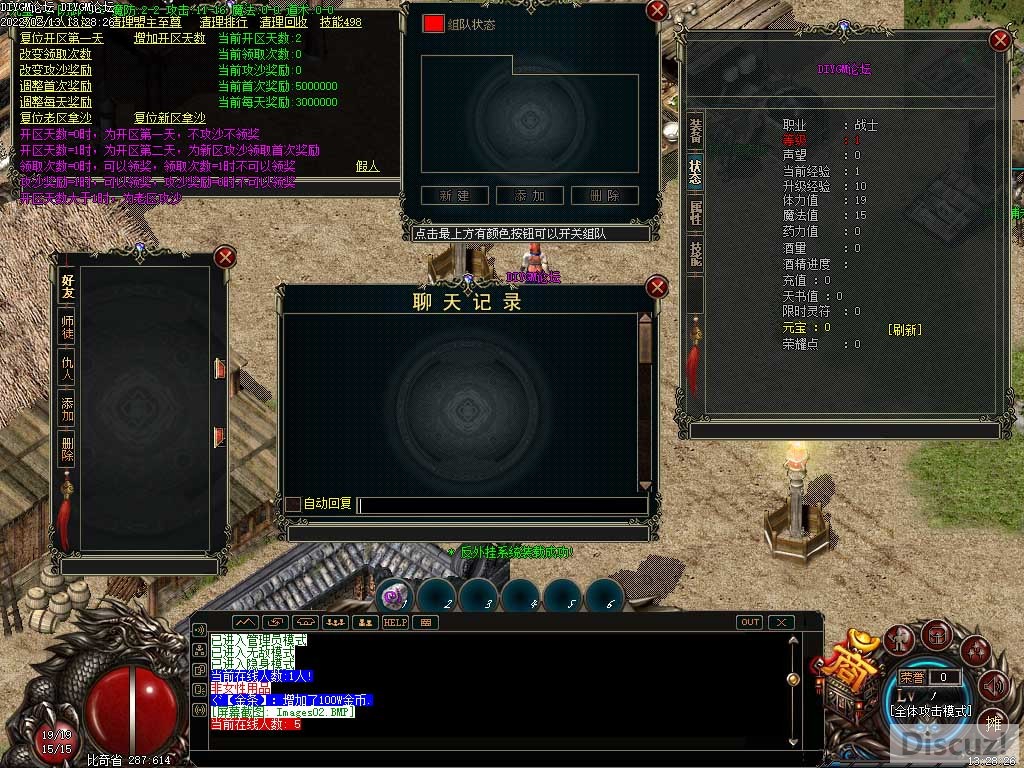Close the 聊天记录 chat log window
This screenshot has height=768, width=1024.
657,288
